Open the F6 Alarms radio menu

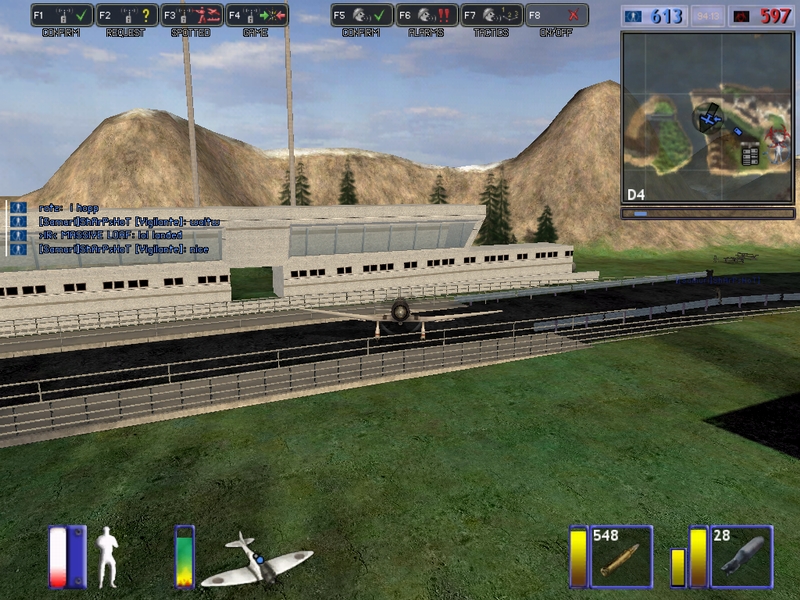[427, 15]
